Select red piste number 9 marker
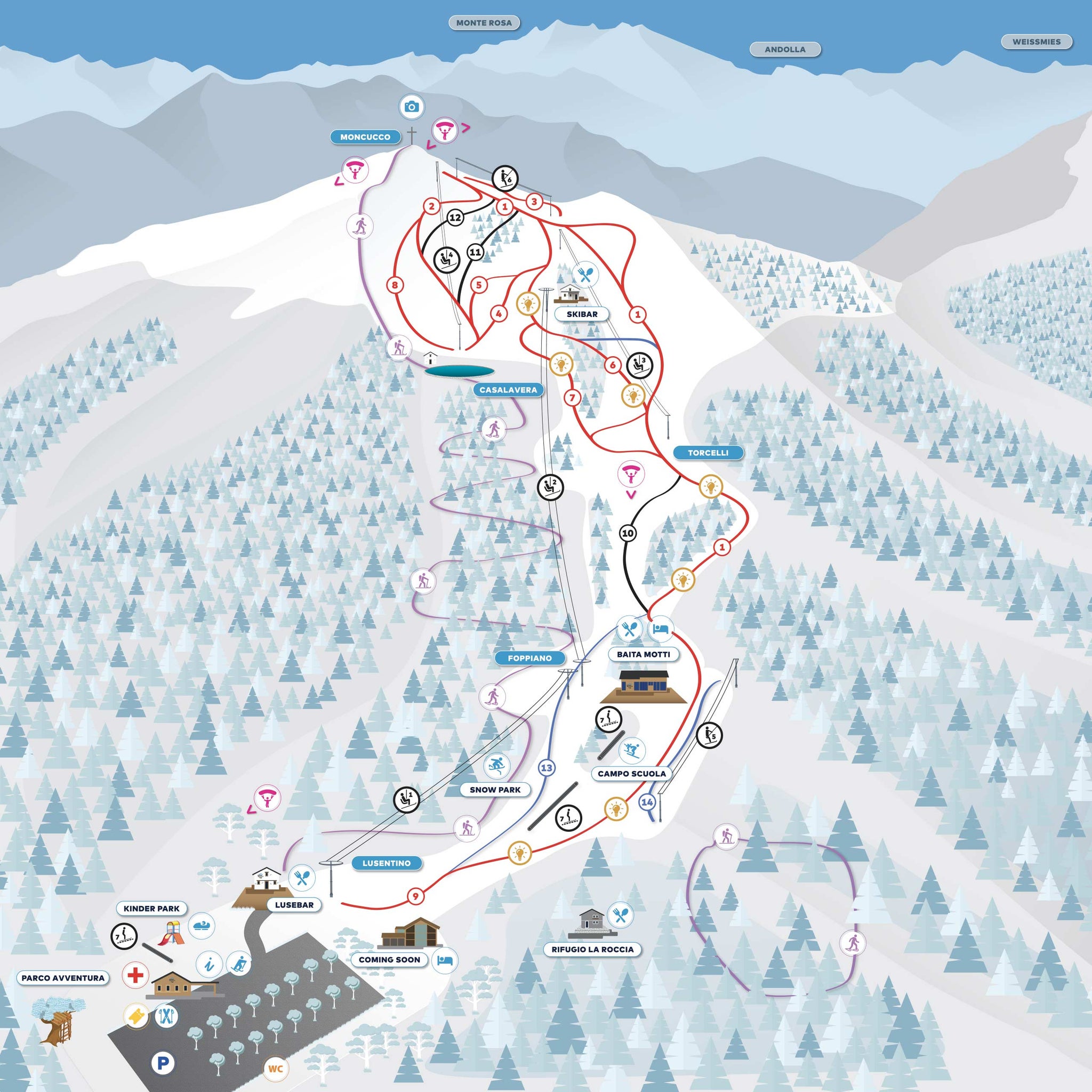Image resolution: width=1092 pixels, height=1092 pixels. pos(415,896)
